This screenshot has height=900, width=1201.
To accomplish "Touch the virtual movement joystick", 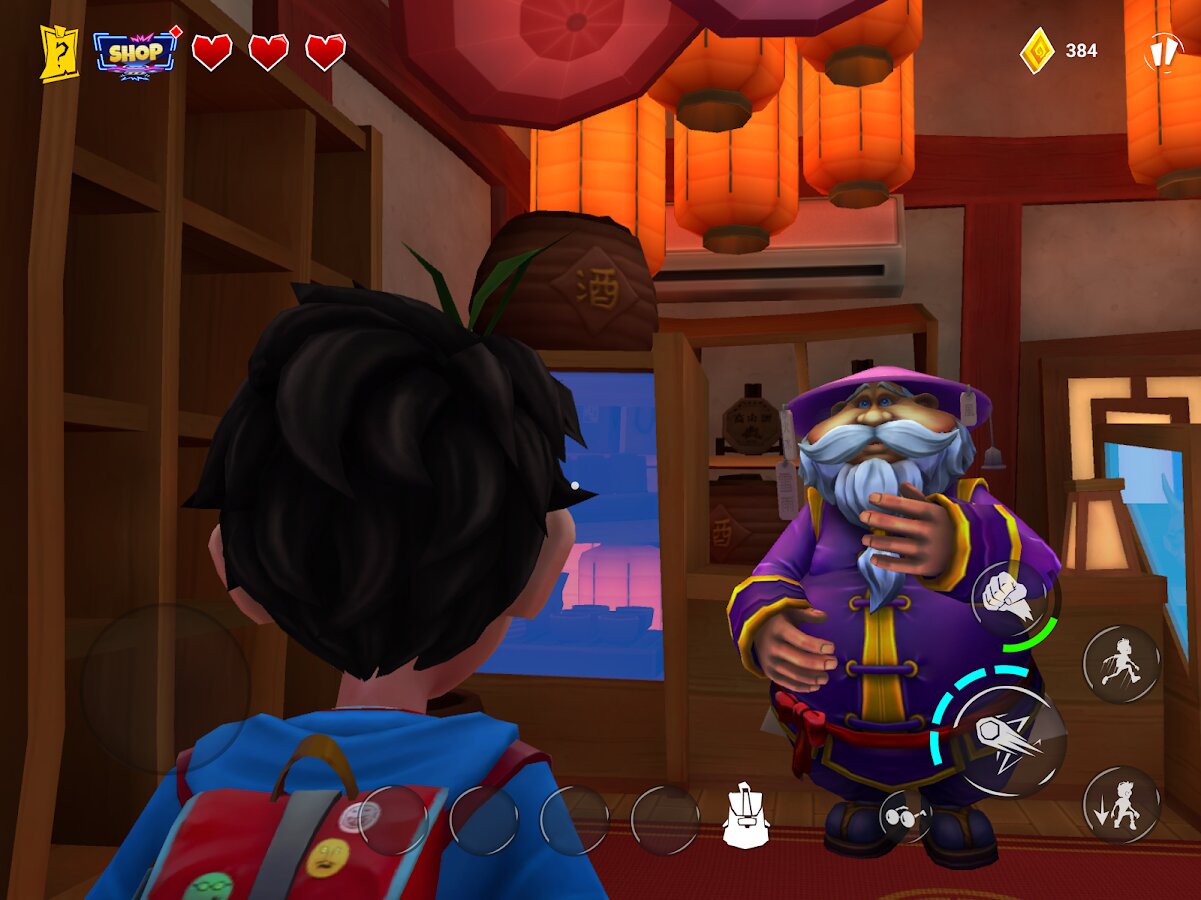I will pyautogui.click(x=165, y=688).
